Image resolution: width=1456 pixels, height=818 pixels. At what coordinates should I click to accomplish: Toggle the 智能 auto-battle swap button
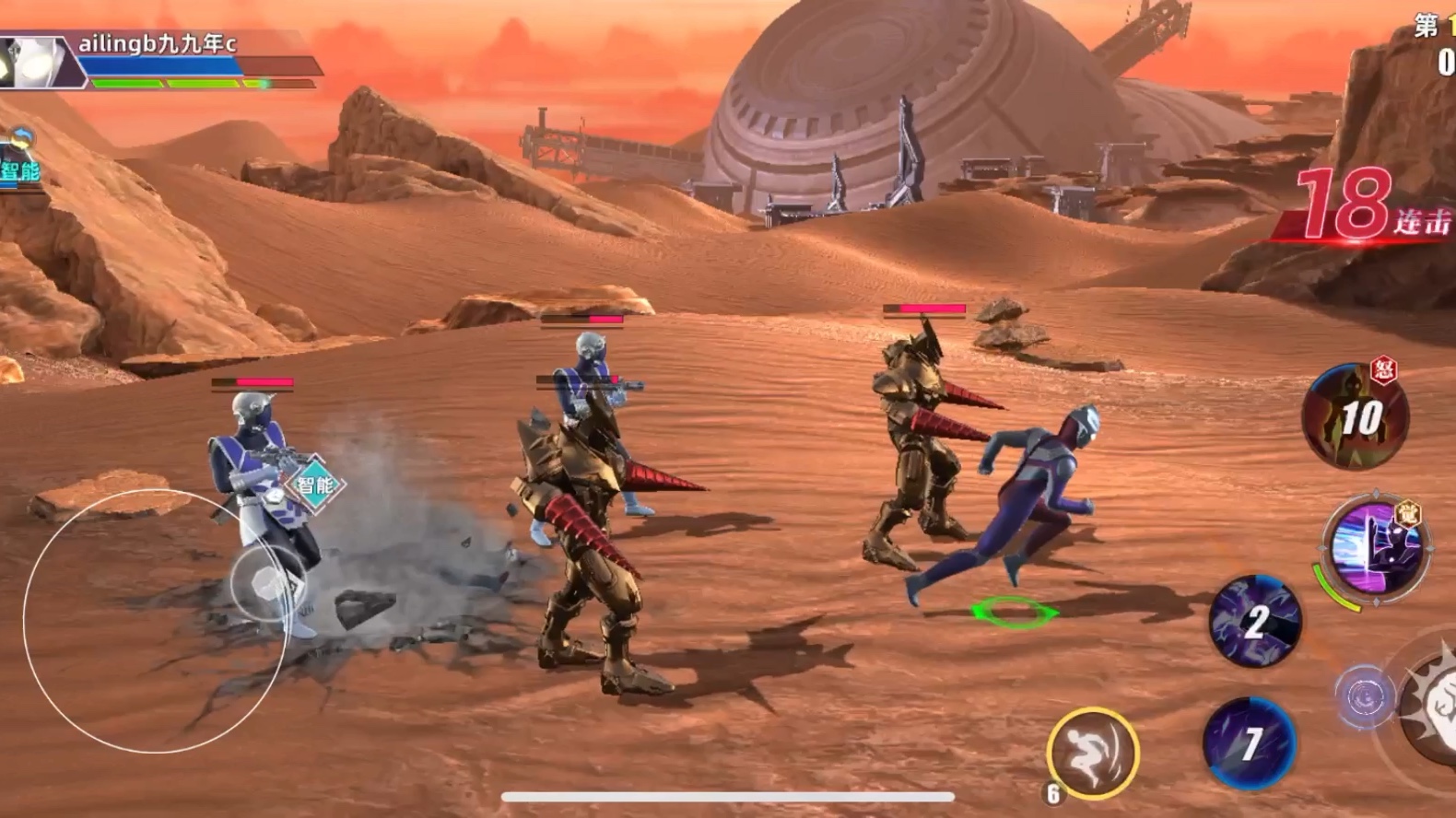pos(20,158)
